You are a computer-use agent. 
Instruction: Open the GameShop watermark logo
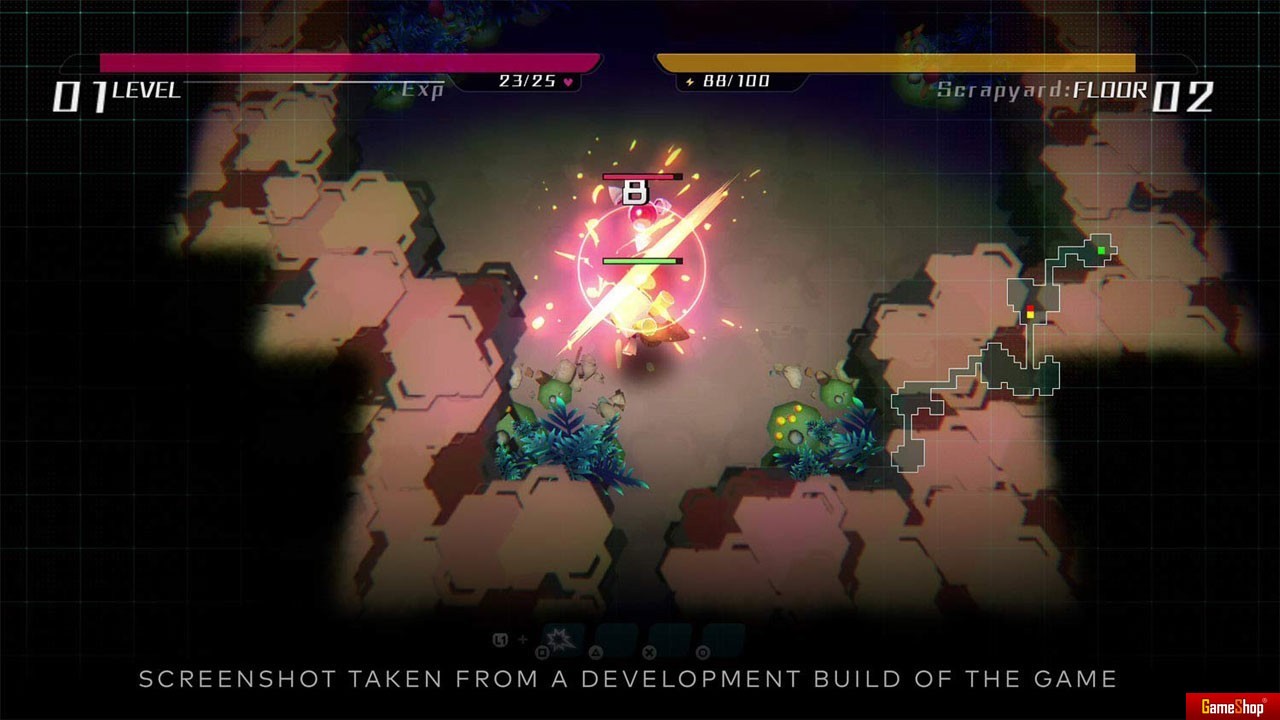point(1232,707)
